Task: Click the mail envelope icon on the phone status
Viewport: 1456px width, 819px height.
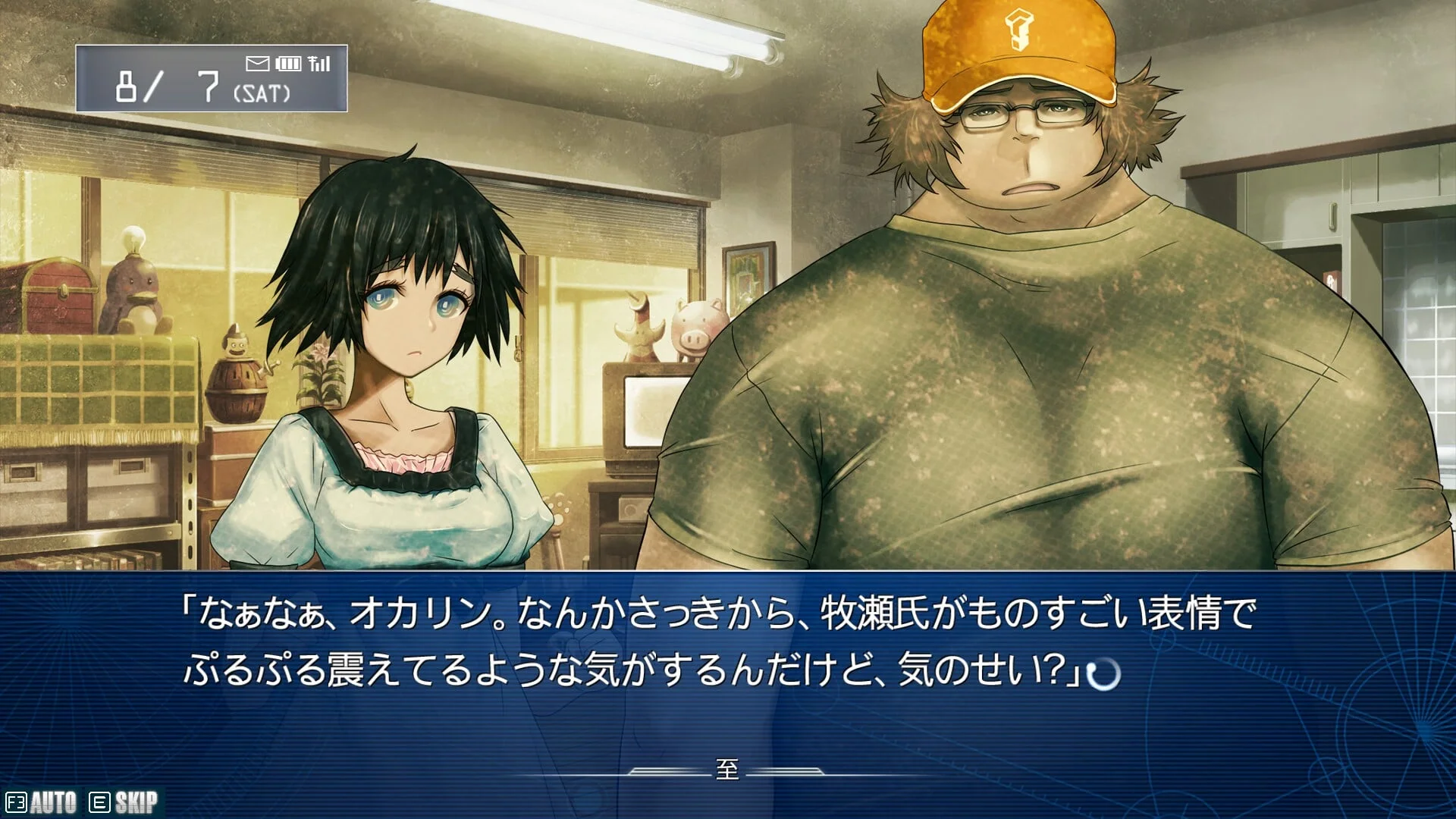Action: tap(258, 64)
